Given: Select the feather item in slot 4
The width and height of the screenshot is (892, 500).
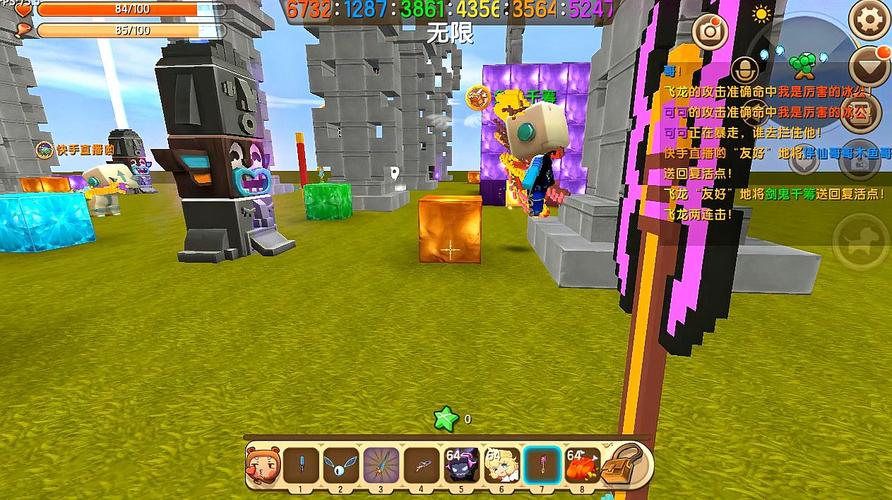Looking at the screenshot, I should pos(421,465).
